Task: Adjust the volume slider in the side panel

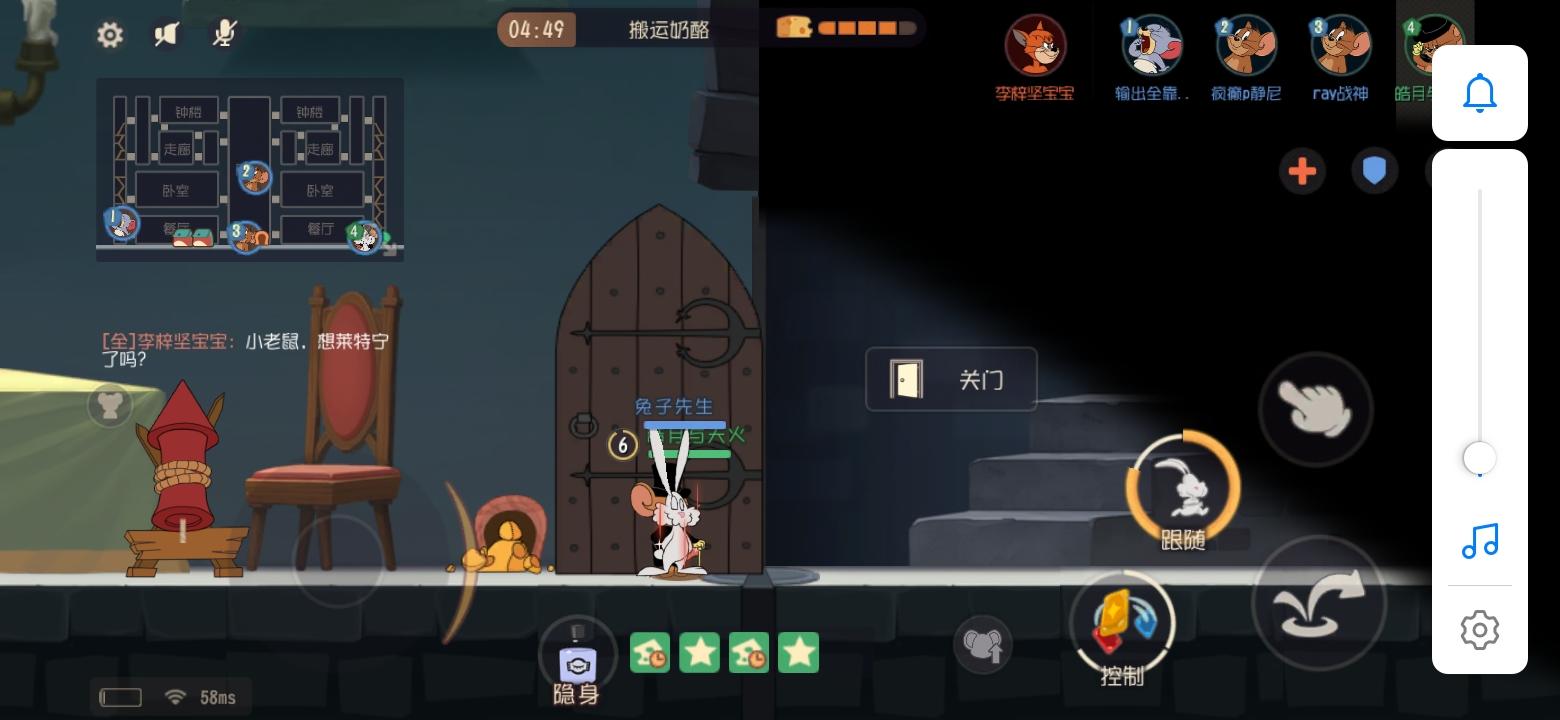Action: click(1479, 458)
